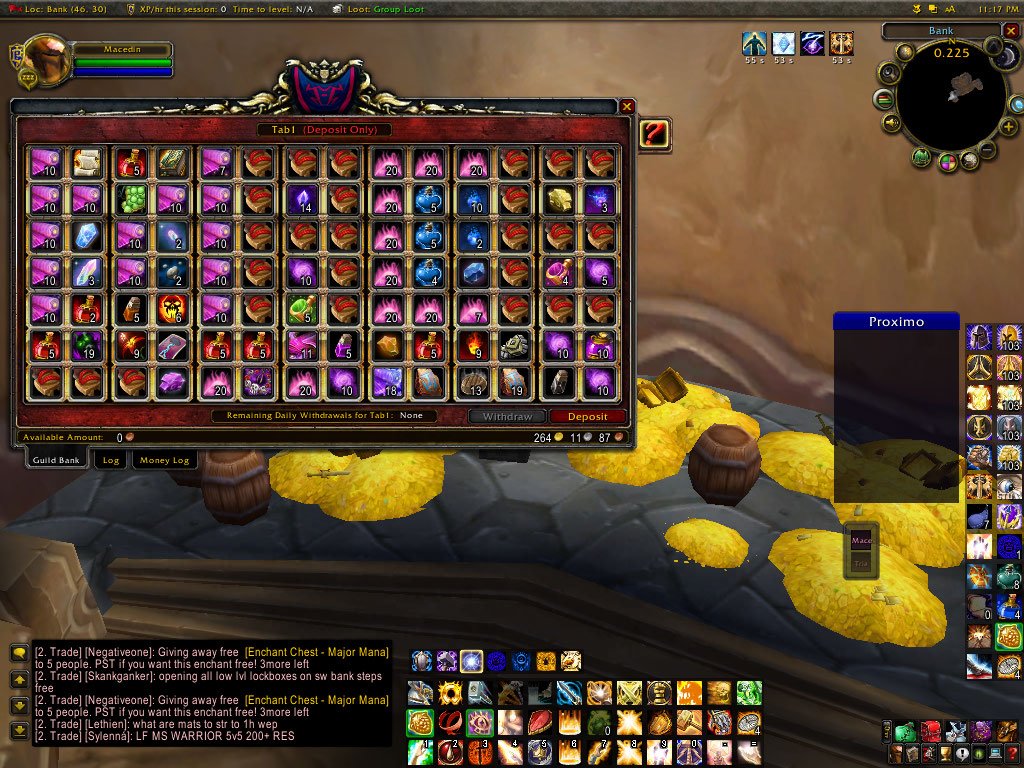Click the Macedin player portrait
The width and height of the screenshot is (1024, 768).
46,60
